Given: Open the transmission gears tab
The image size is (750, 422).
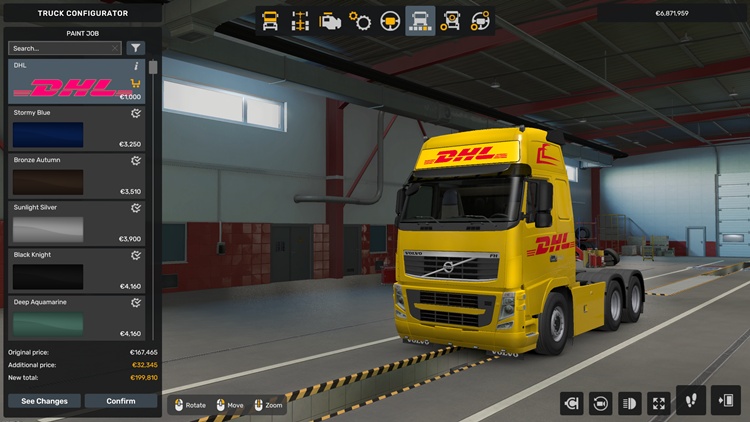Looking at the screenshot, I should point(360,21).
